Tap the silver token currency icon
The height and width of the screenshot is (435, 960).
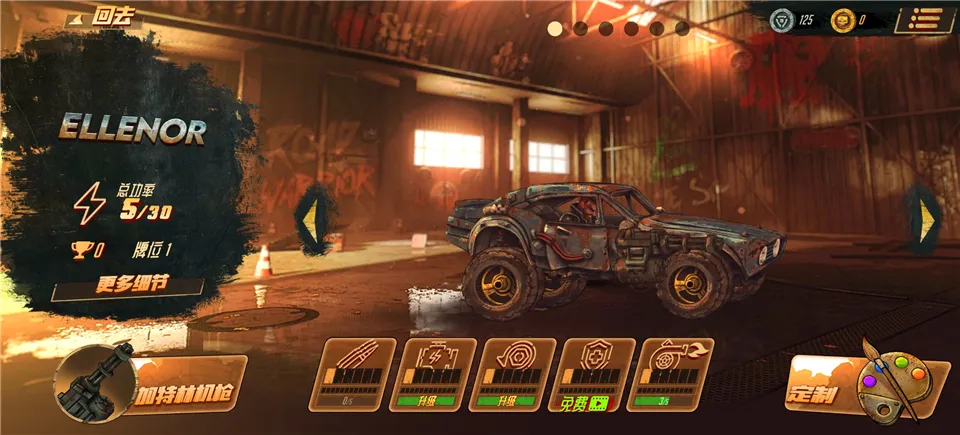(780, 19)
